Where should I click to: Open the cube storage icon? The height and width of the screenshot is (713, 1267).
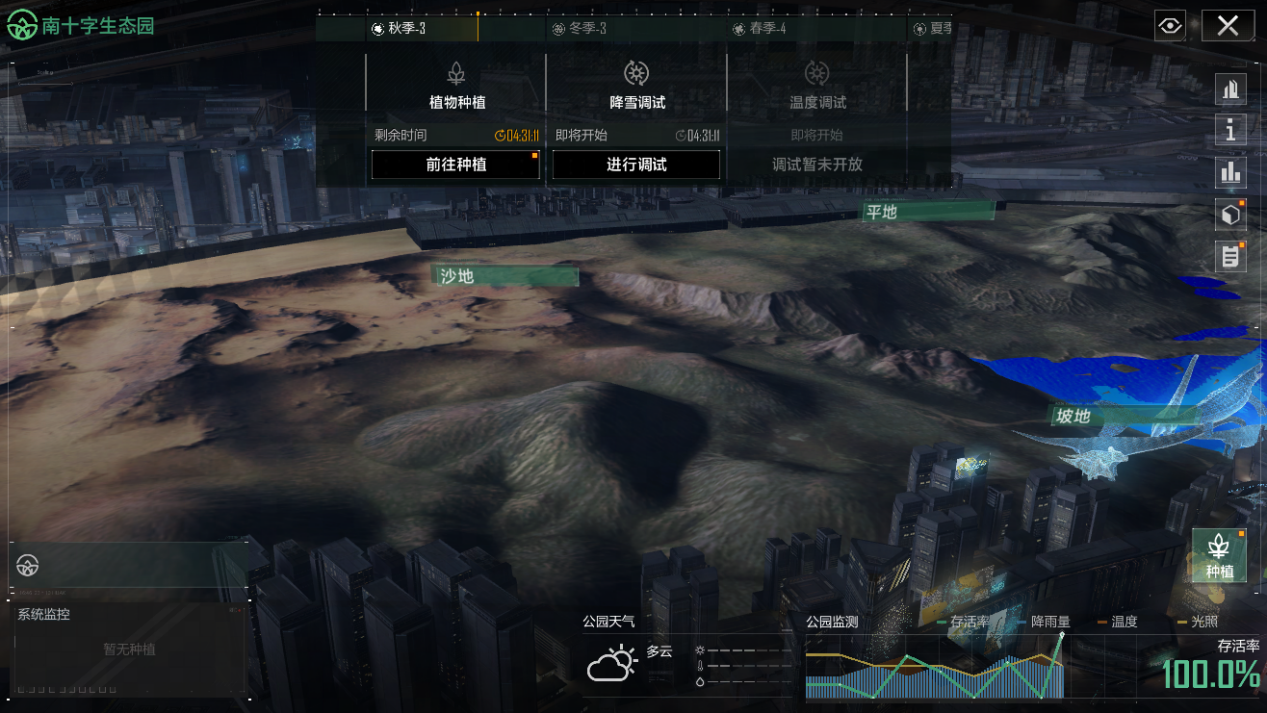tap(1230, 214)
